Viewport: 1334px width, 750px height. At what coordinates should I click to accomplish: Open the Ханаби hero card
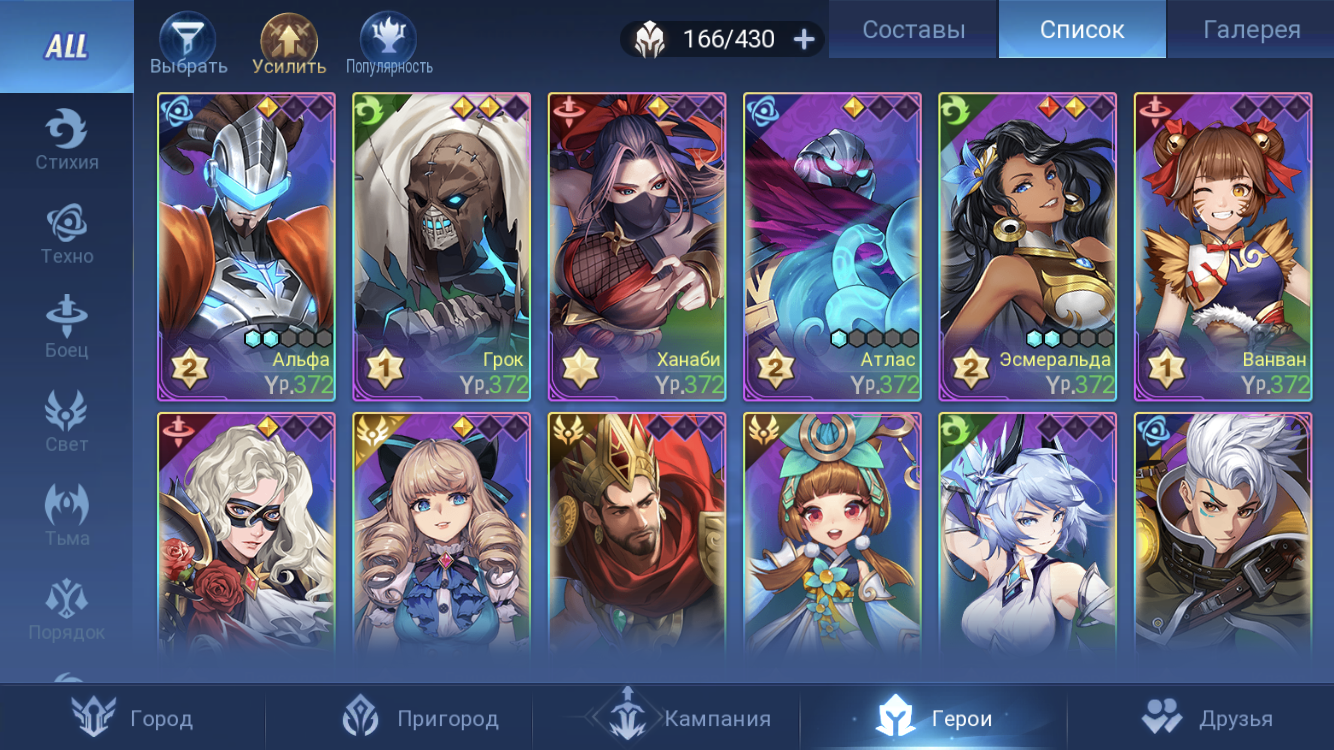pos(637,247)
